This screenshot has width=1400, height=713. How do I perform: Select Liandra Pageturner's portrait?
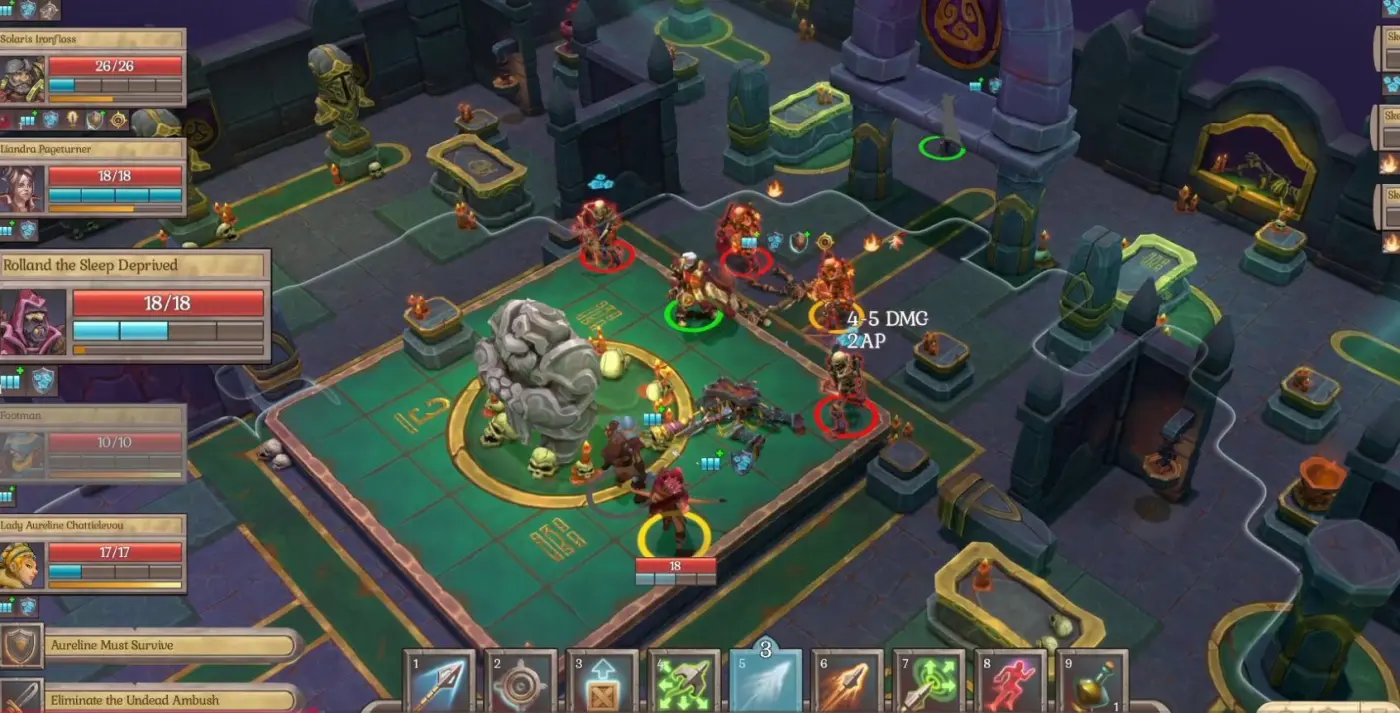(x=22, y=188)
